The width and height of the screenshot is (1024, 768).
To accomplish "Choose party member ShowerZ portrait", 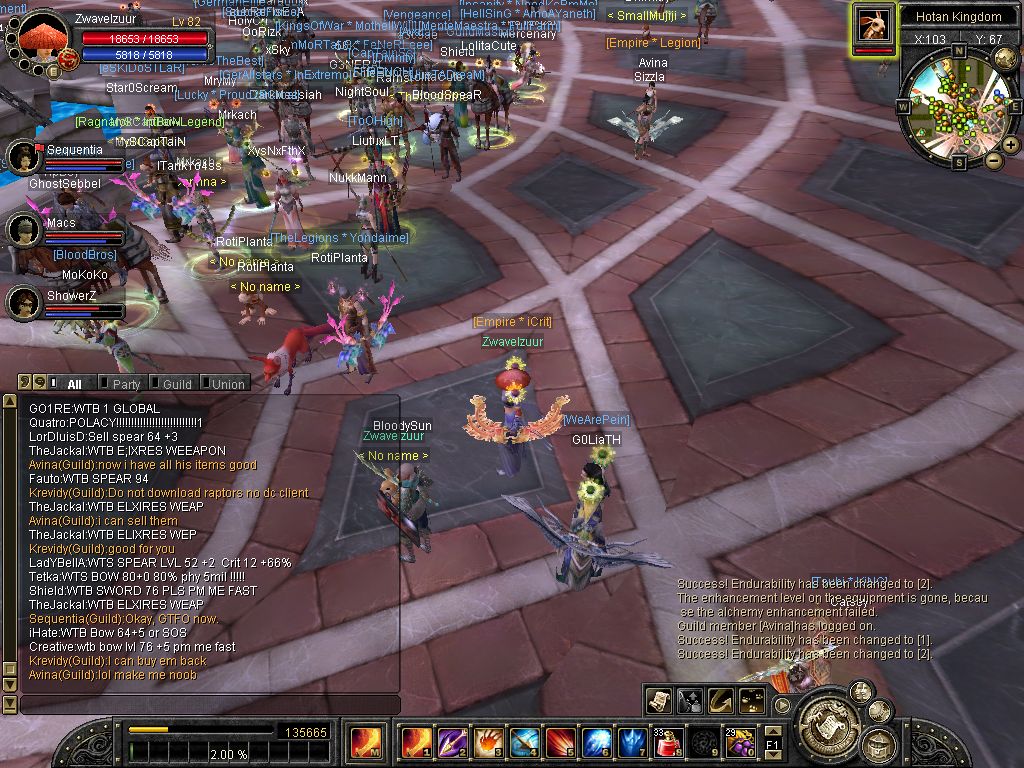I will click(x=21, y=301).
